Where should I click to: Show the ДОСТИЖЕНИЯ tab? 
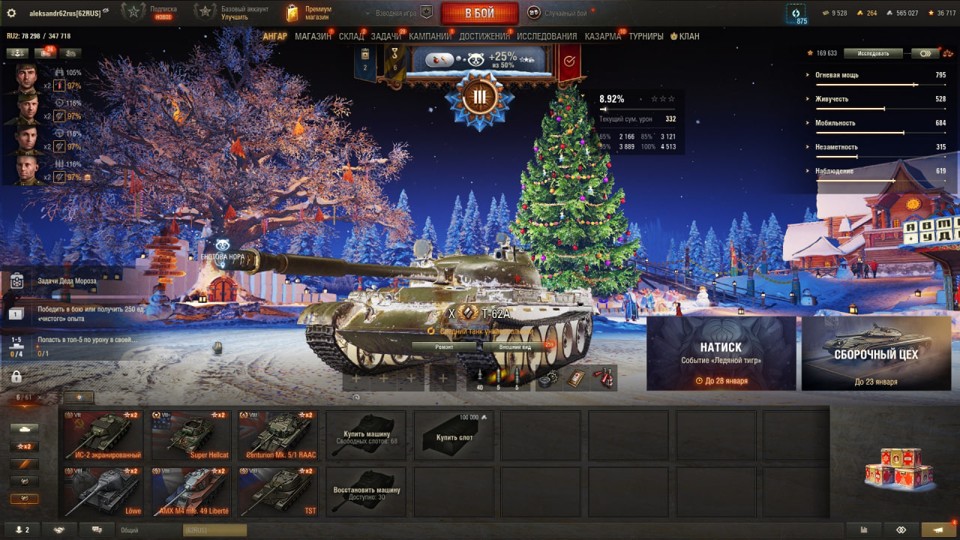pyautogui.click(x=483, y=37)
